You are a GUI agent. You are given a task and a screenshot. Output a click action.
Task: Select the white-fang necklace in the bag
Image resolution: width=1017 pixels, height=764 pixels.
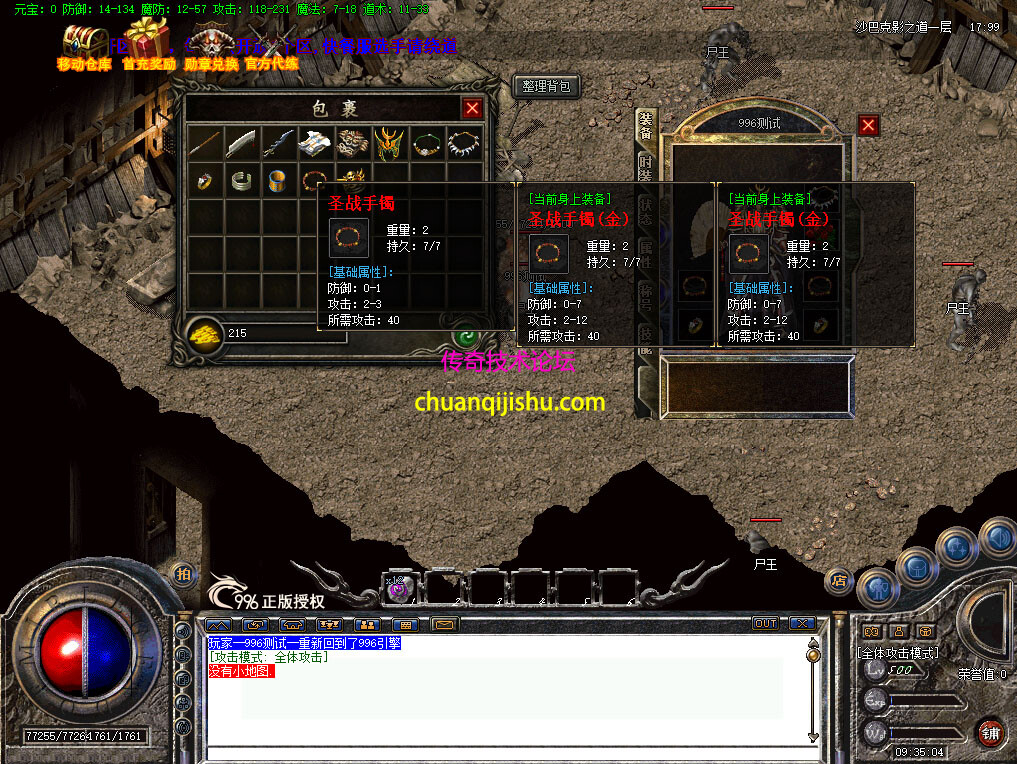pos(464,143)
